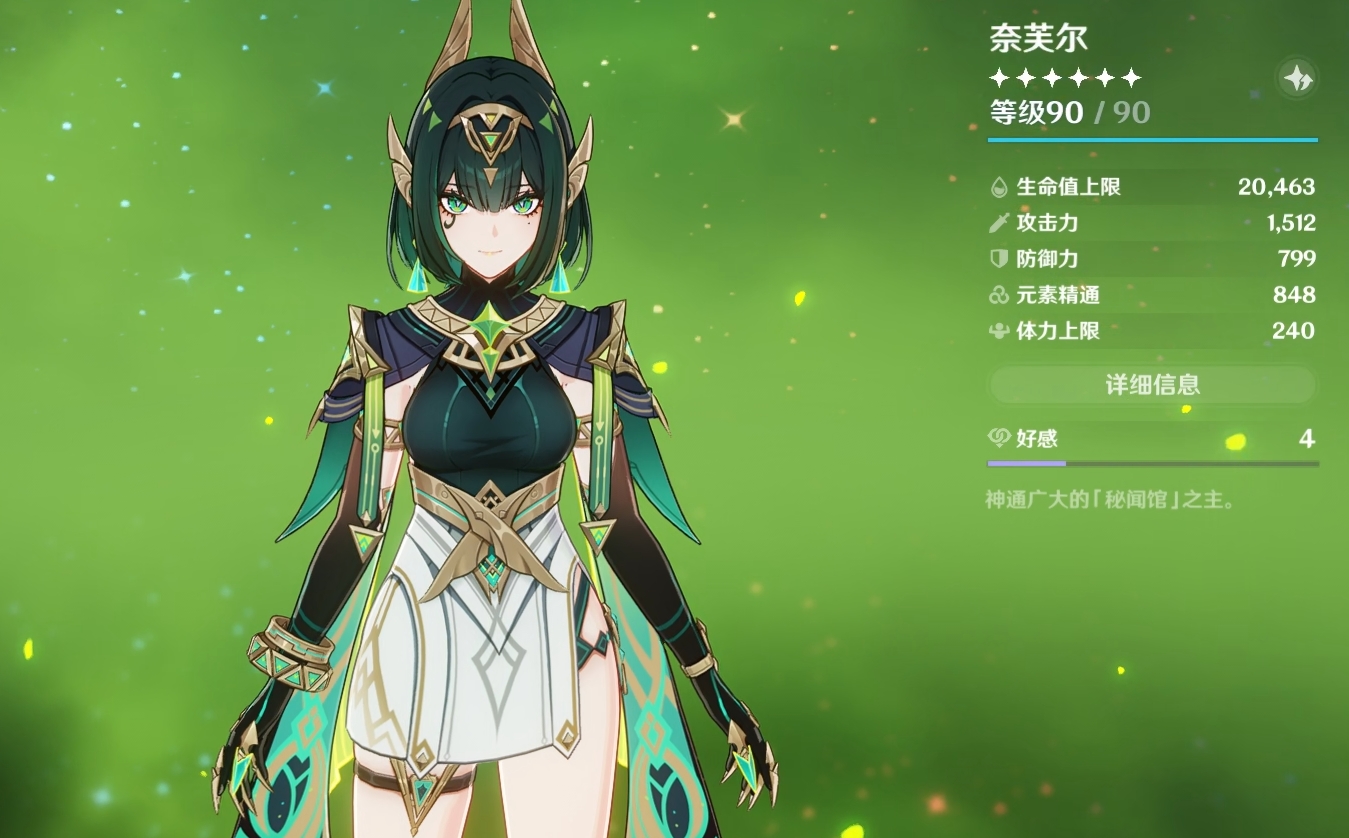Select the attack power sword icon

pos(998,223)
